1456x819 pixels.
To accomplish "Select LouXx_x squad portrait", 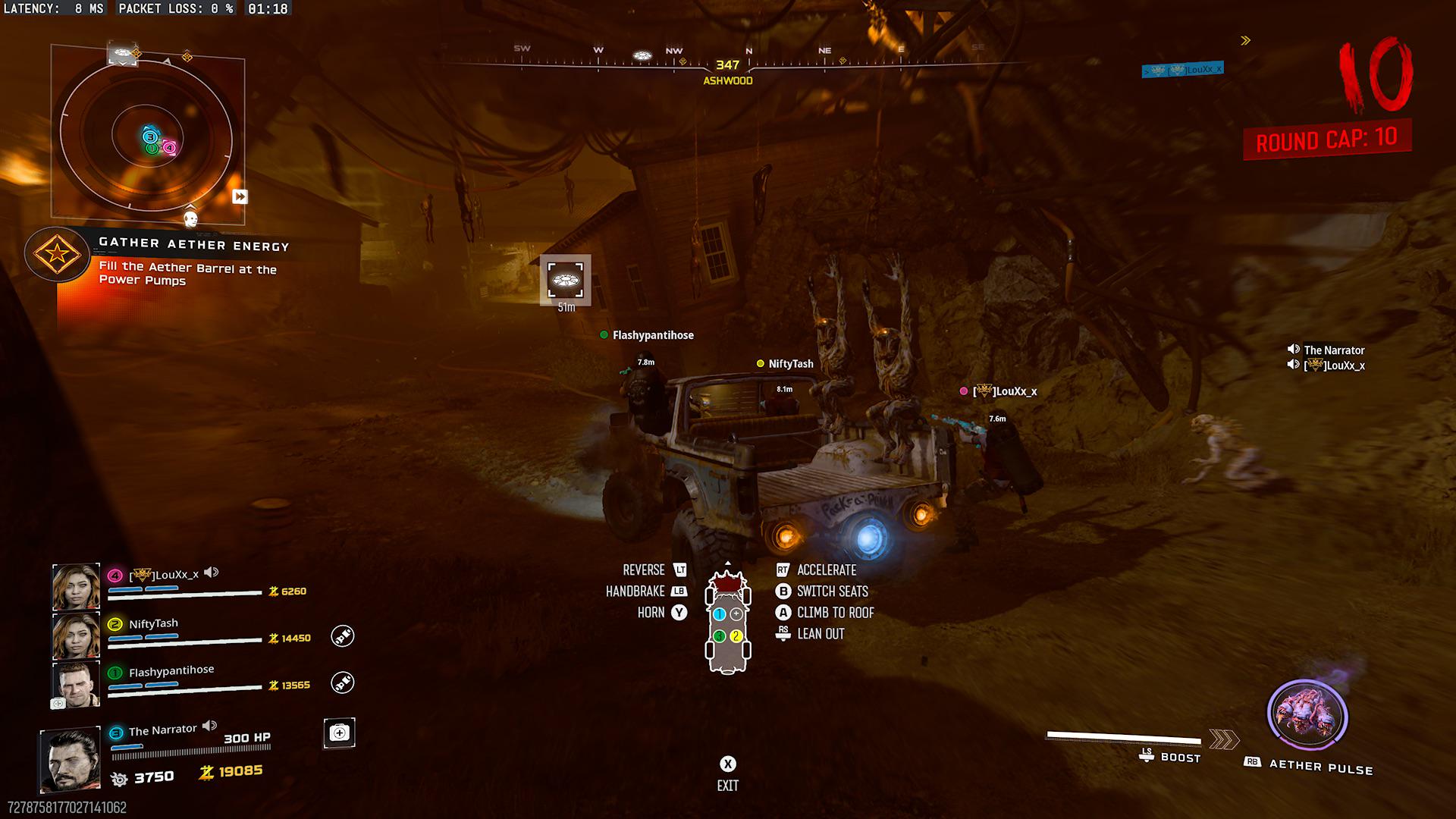I will pos(76,587).
